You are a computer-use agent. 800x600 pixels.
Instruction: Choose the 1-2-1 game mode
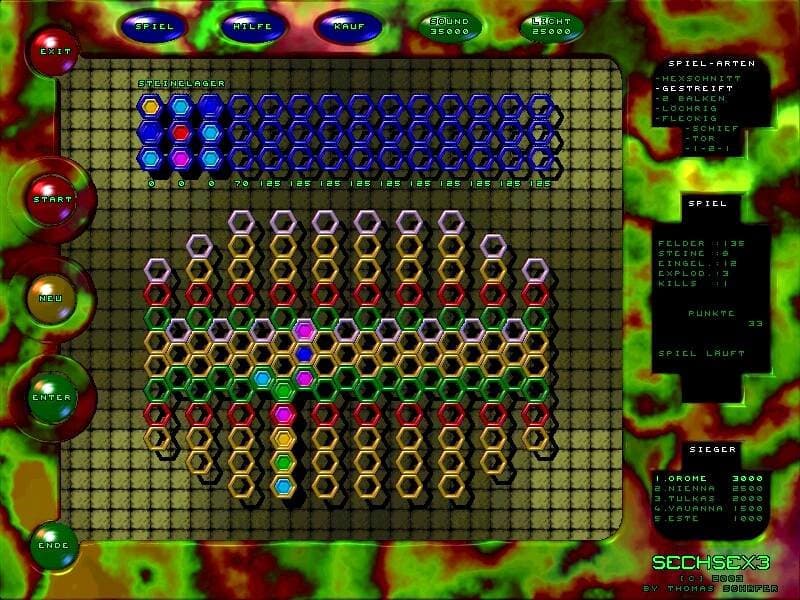point(707,148)
